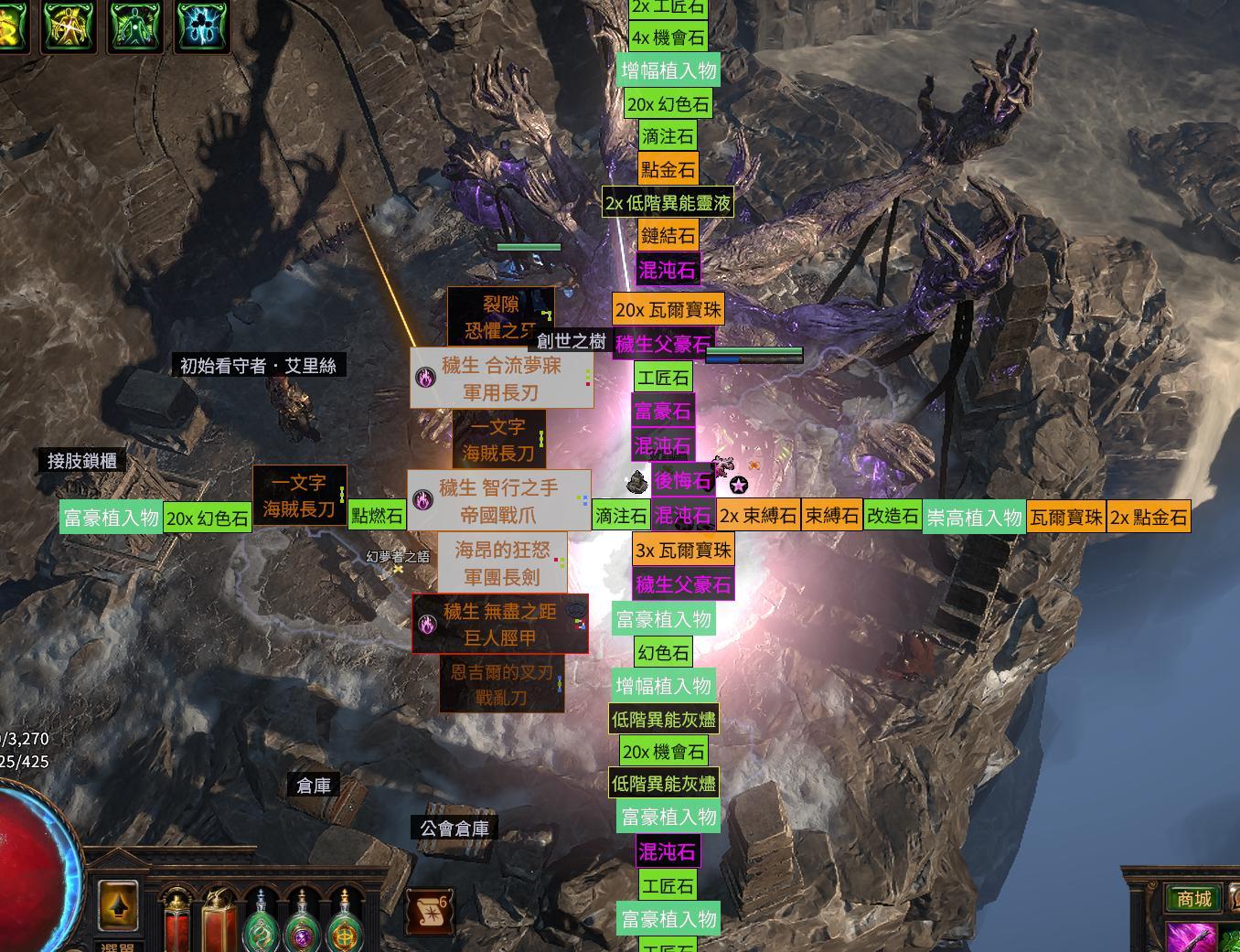Open the 倉庫 stash
The height and width of the screenshot is (952, 1240).
coord(314,785)
